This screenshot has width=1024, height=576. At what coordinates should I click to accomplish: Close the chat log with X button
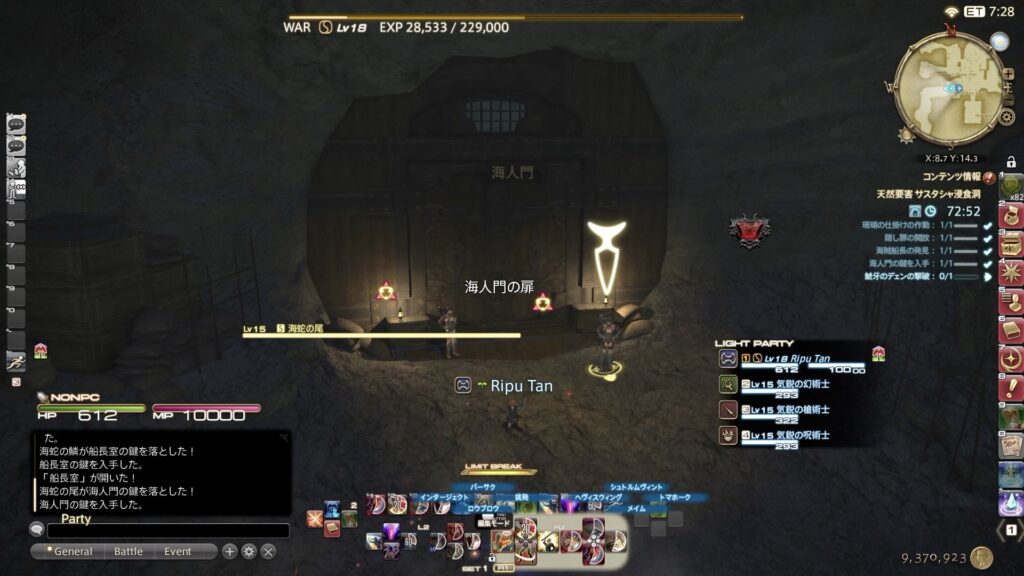(x=268, y=551)
